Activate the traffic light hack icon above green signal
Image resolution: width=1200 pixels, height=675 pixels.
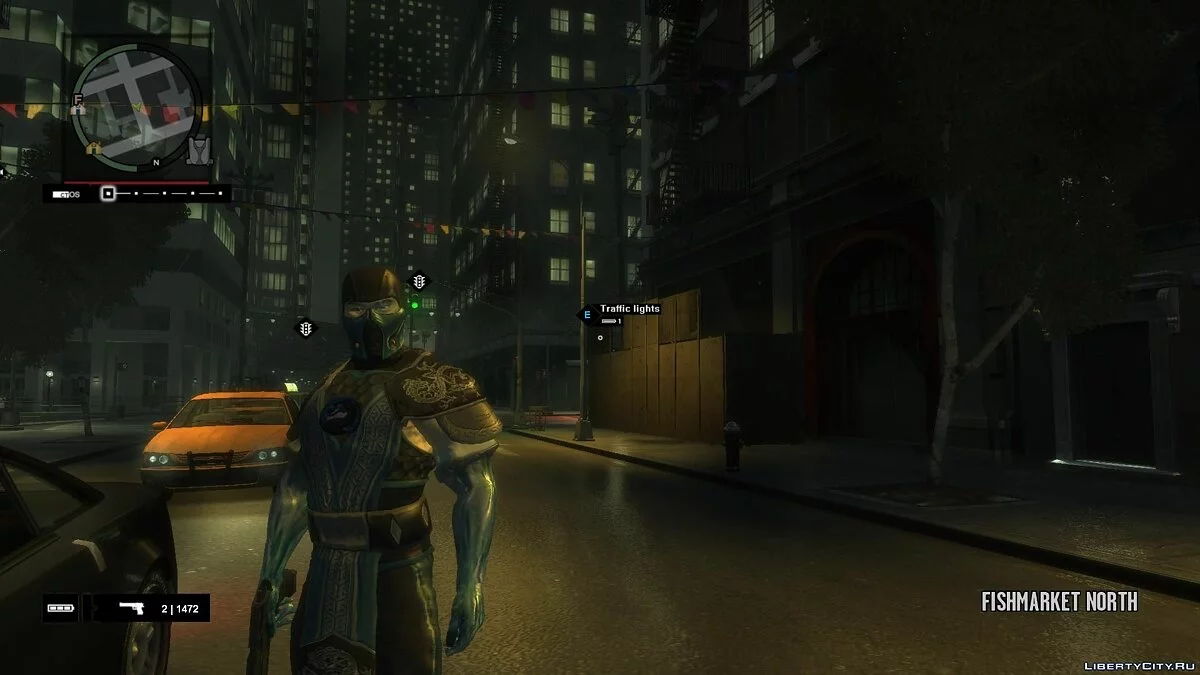coord(419,282)
